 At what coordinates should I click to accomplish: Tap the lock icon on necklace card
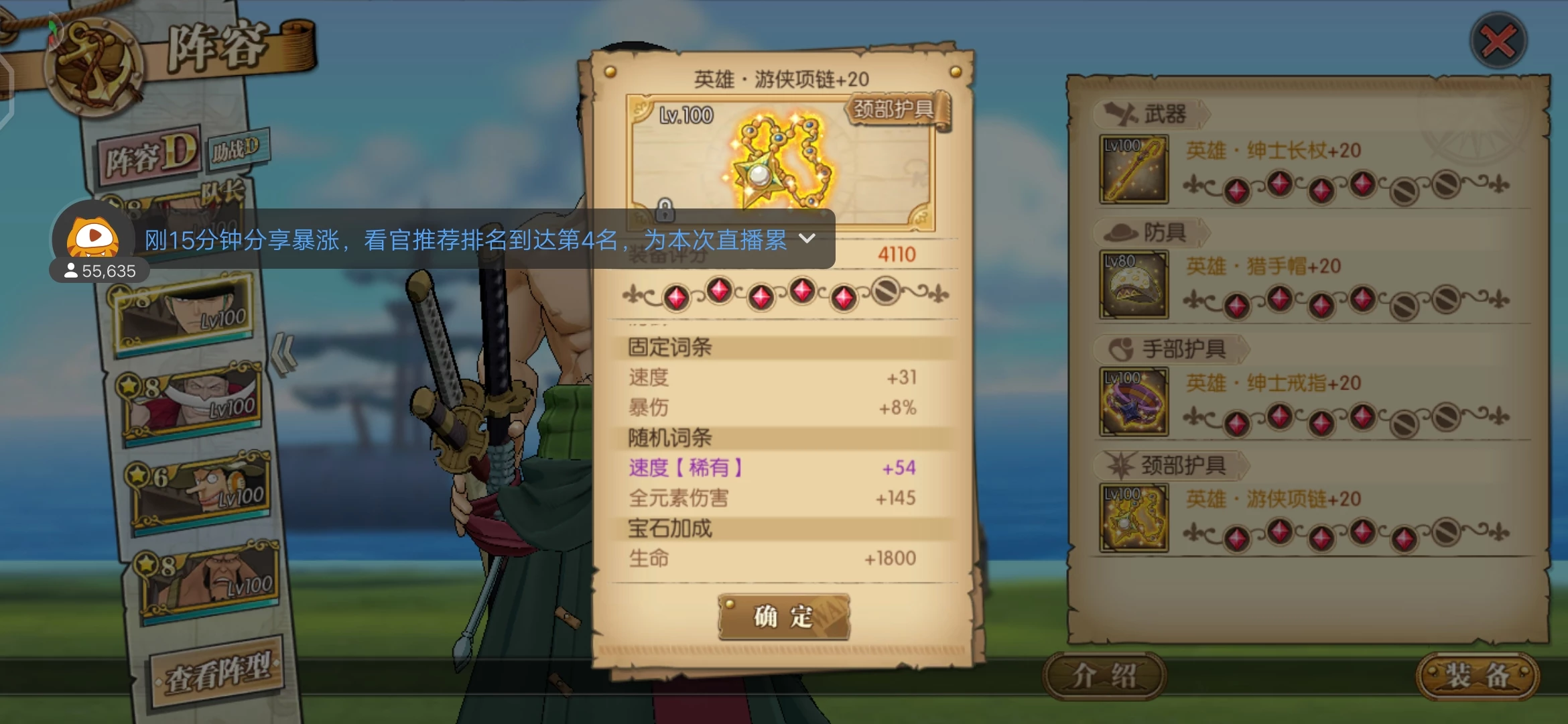pyautogui.click(x=664, y=210)
